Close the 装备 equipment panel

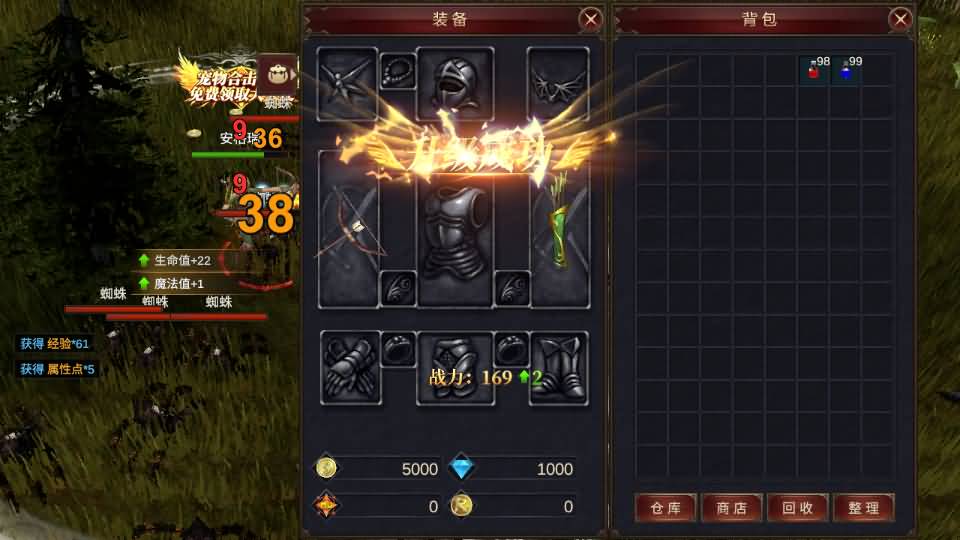click(x=591, y=19)
